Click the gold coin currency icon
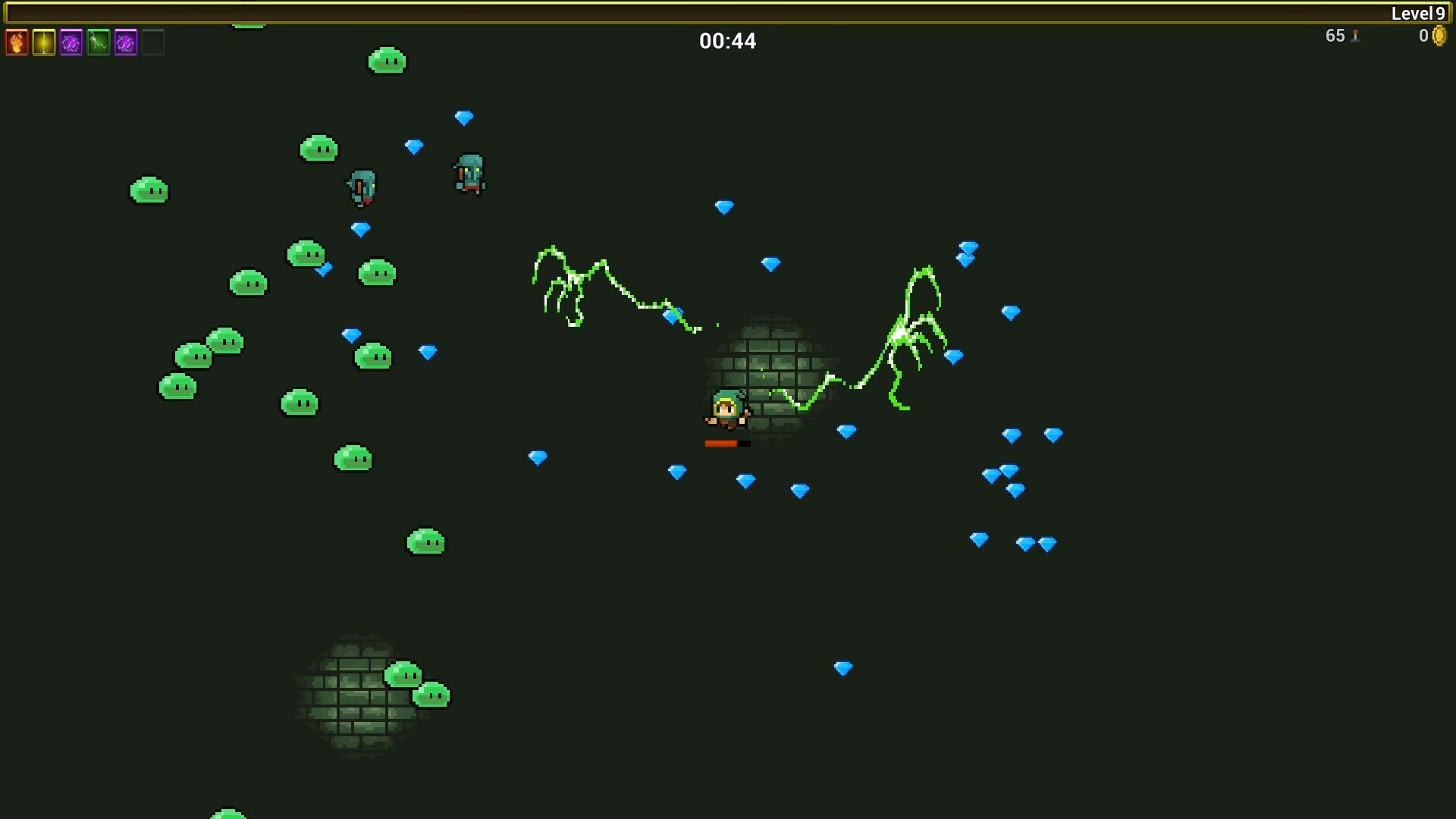Image resolution: width=1456 pixels, height=819 pixels. [x=1440, y=37]
